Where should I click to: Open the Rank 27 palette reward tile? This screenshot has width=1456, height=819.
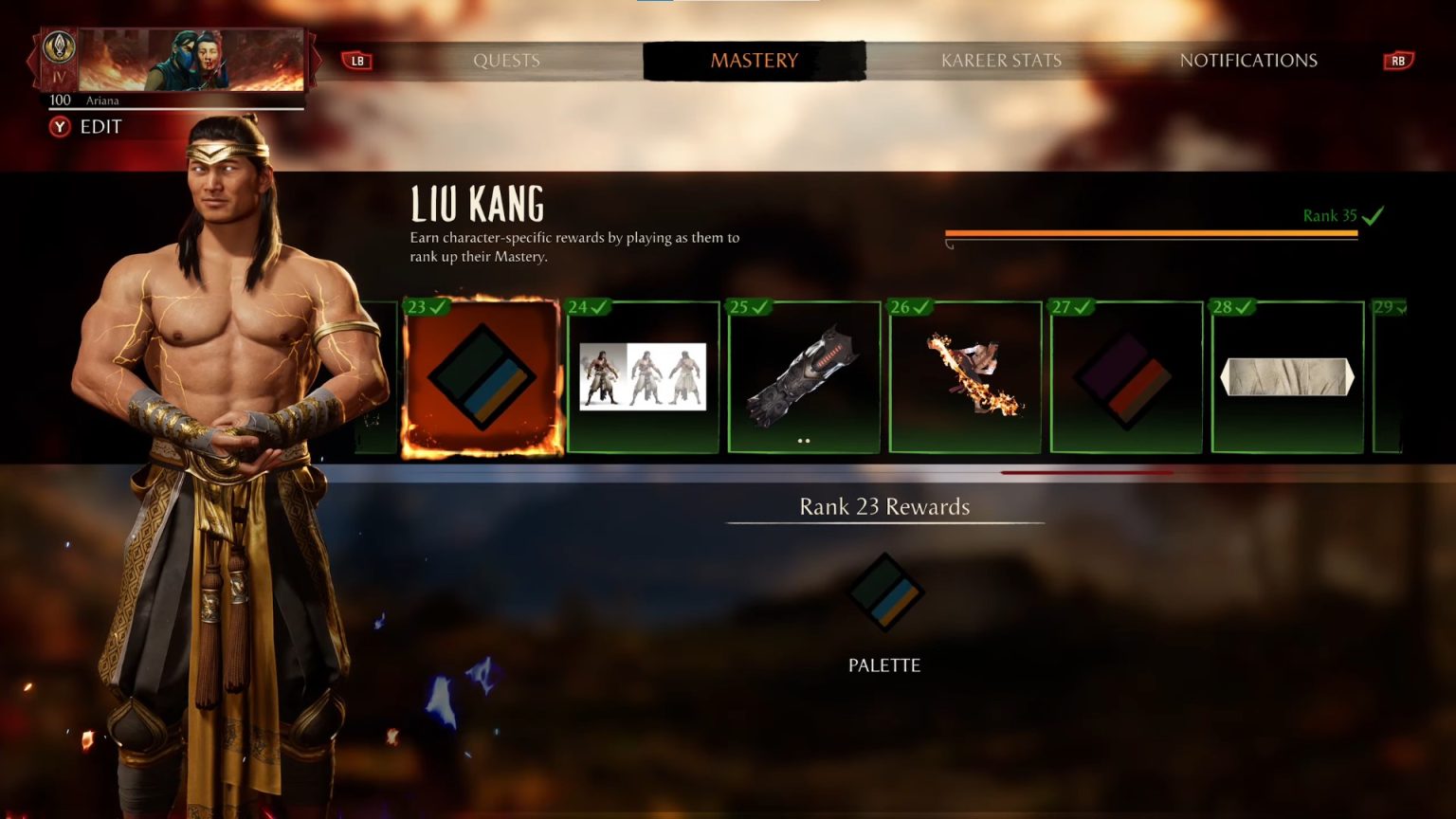(1125, 376)
